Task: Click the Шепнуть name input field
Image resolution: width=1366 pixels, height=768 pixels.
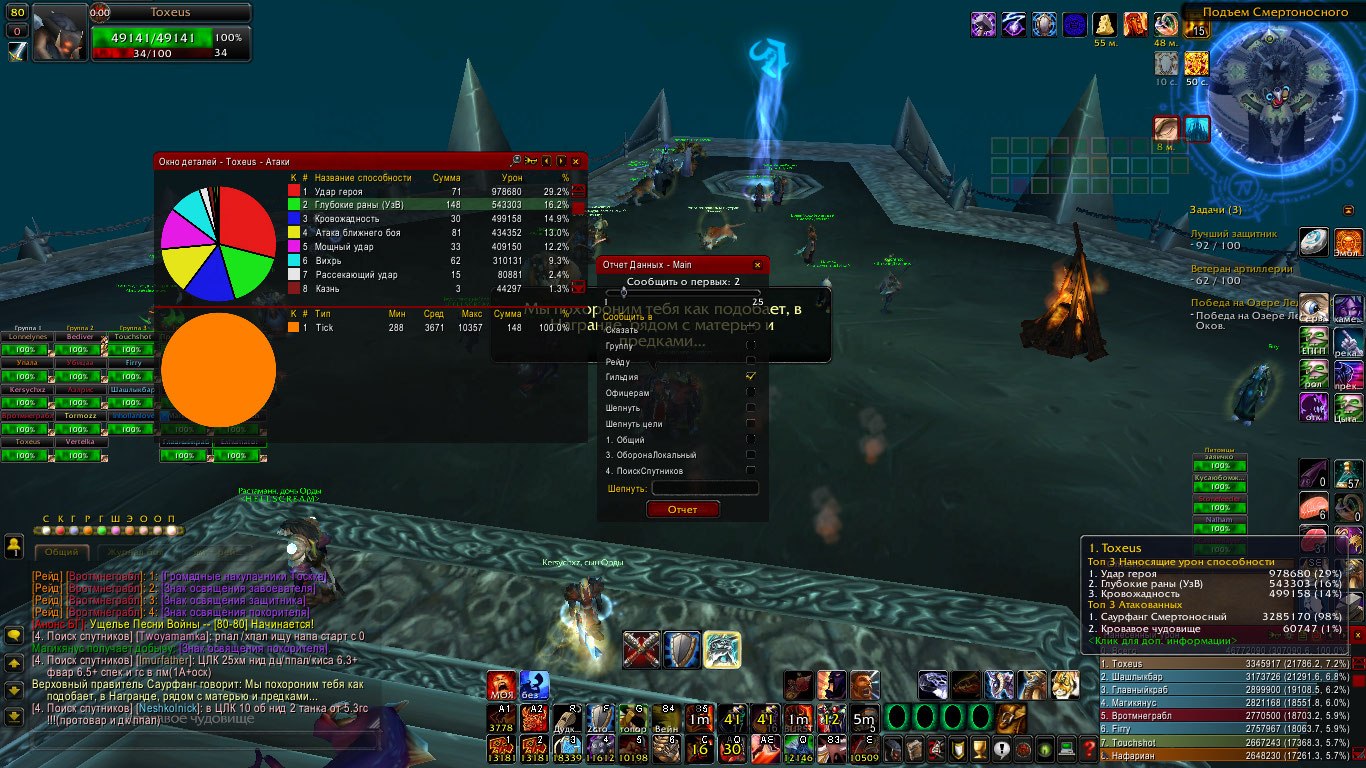Action: (x=705, y=488)
